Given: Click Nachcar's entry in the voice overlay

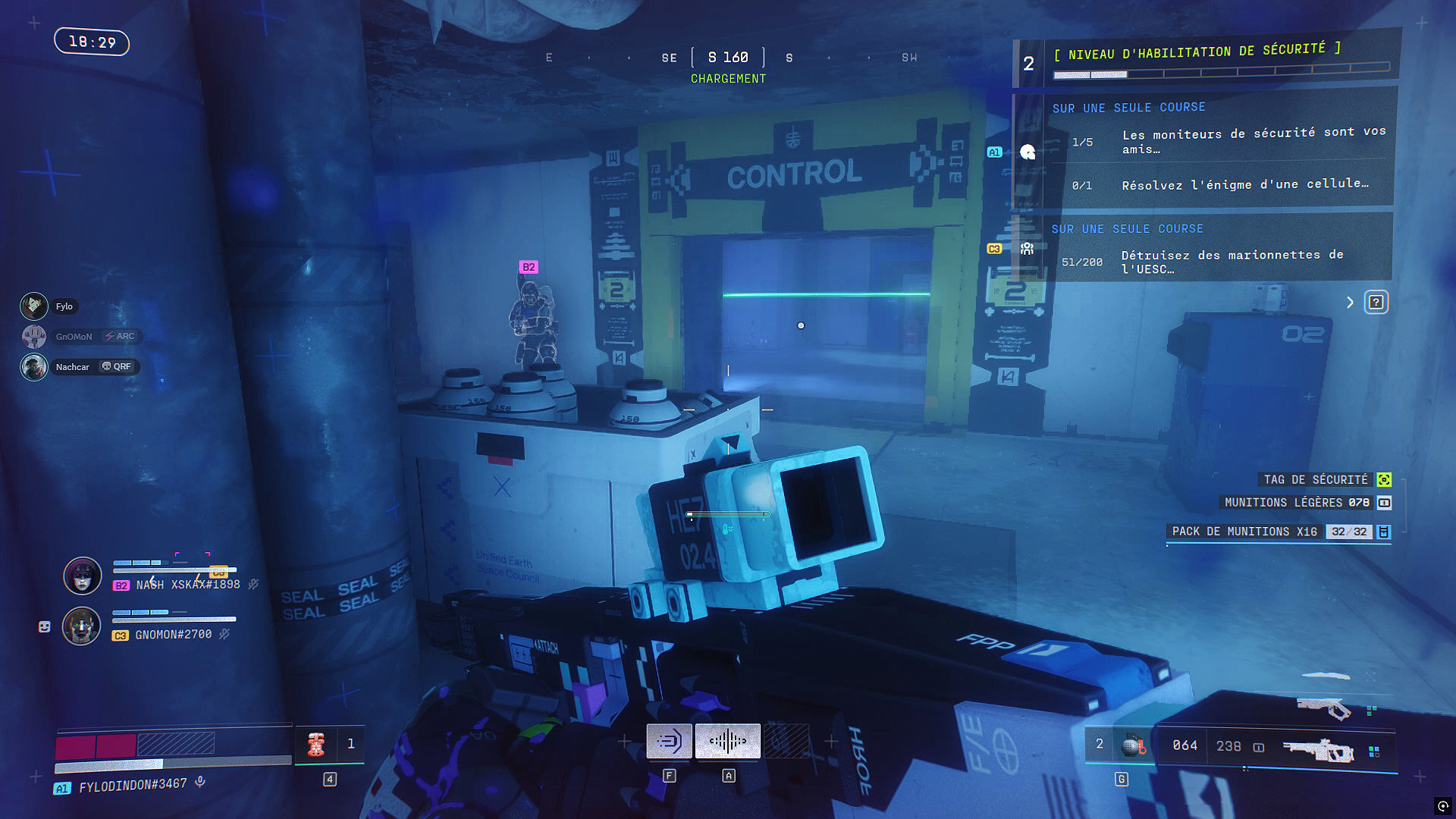Looking at the screenshot, I should (x=73, y=367).
